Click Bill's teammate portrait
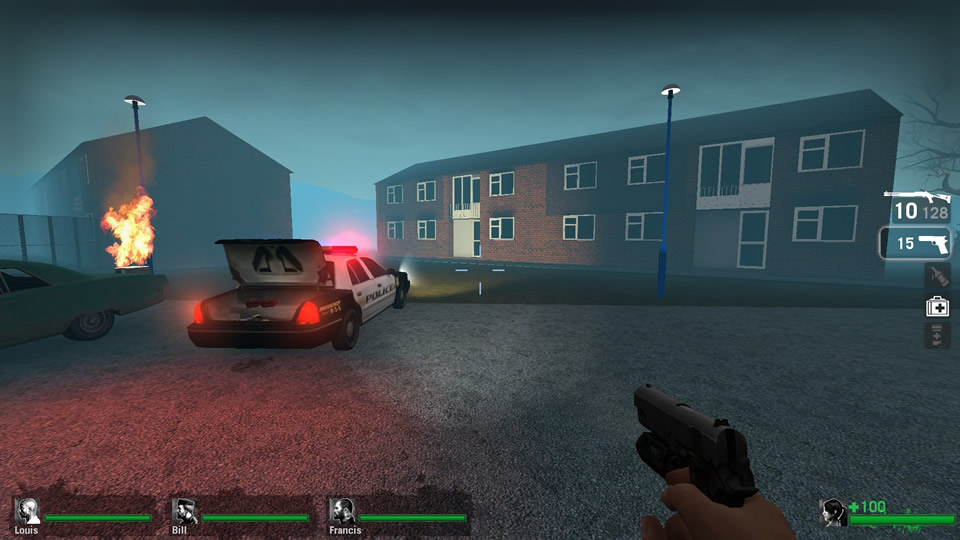Viewport: 960px width, 540px height. click(x=185, y=511)
